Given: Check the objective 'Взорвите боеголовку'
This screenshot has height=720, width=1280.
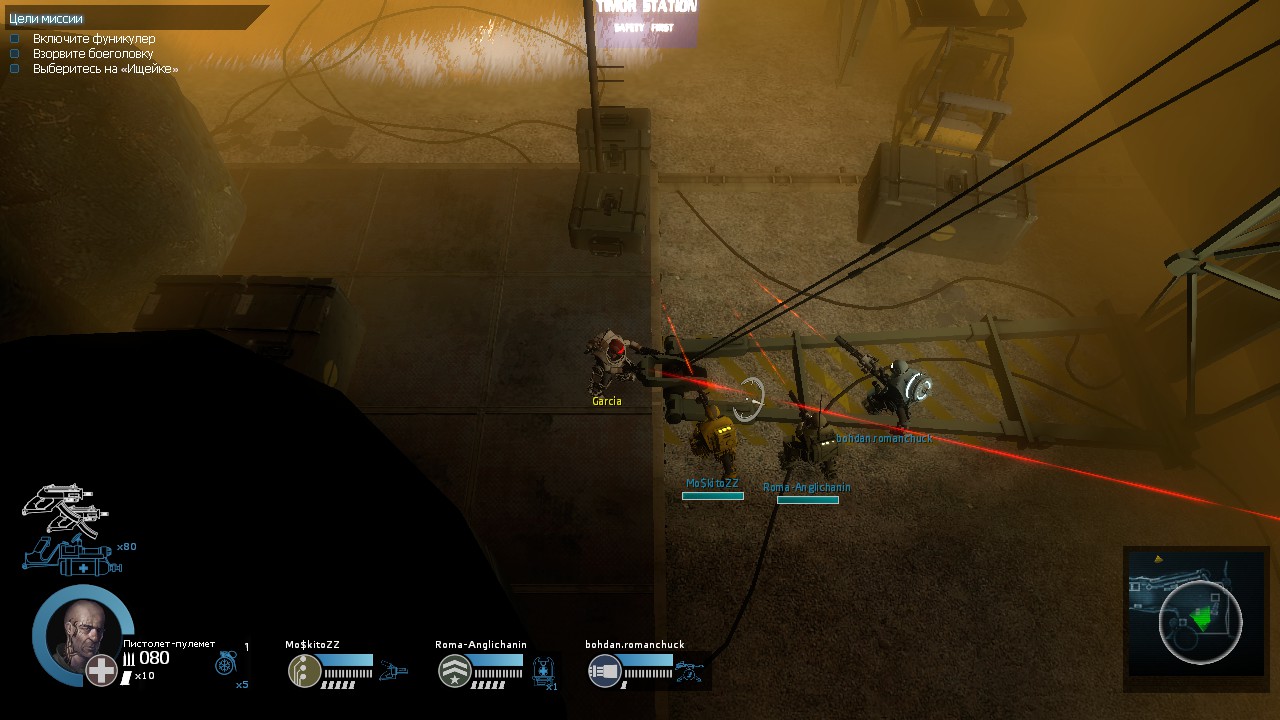Looking at the screenshot, I should [x=13, y=52].
